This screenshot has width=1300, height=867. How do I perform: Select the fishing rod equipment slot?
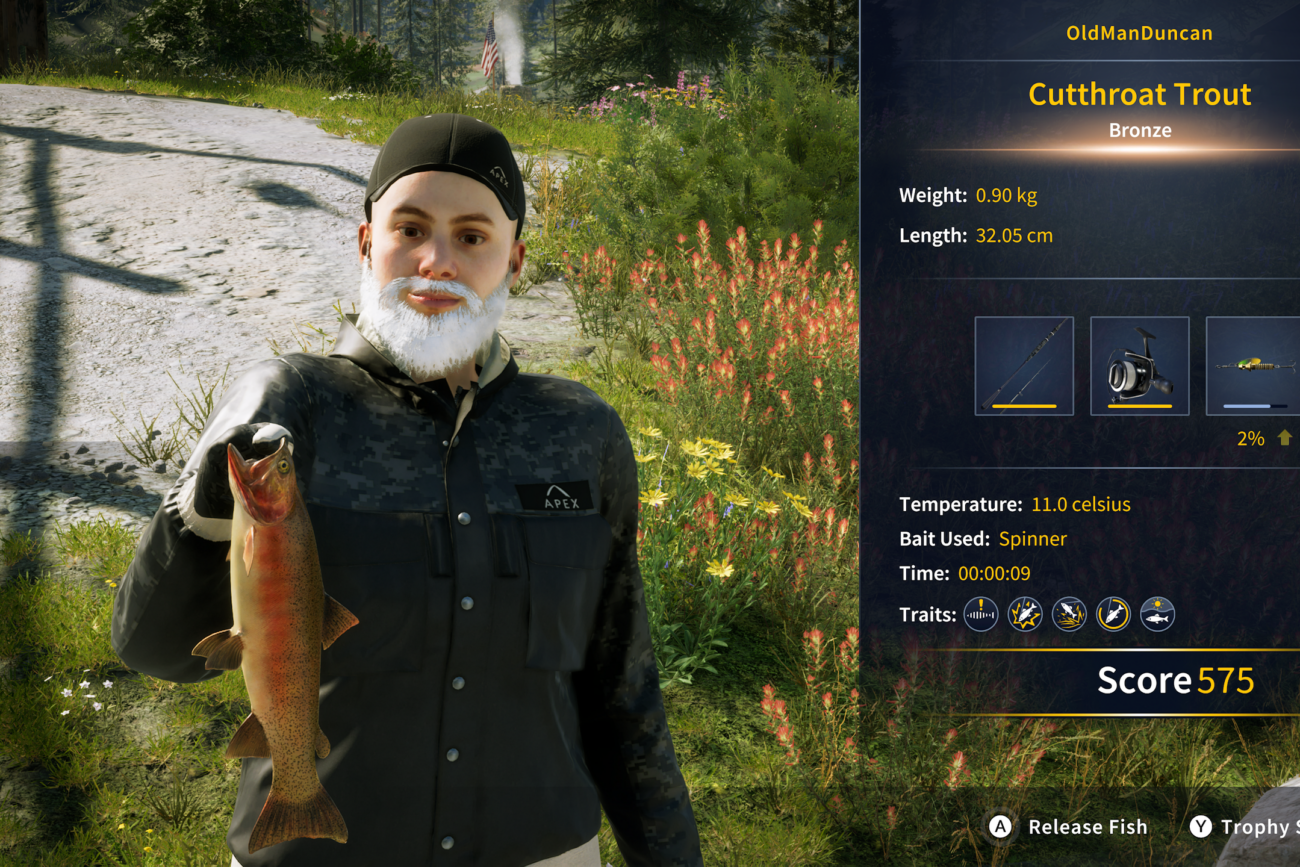tap(1024, 366)
